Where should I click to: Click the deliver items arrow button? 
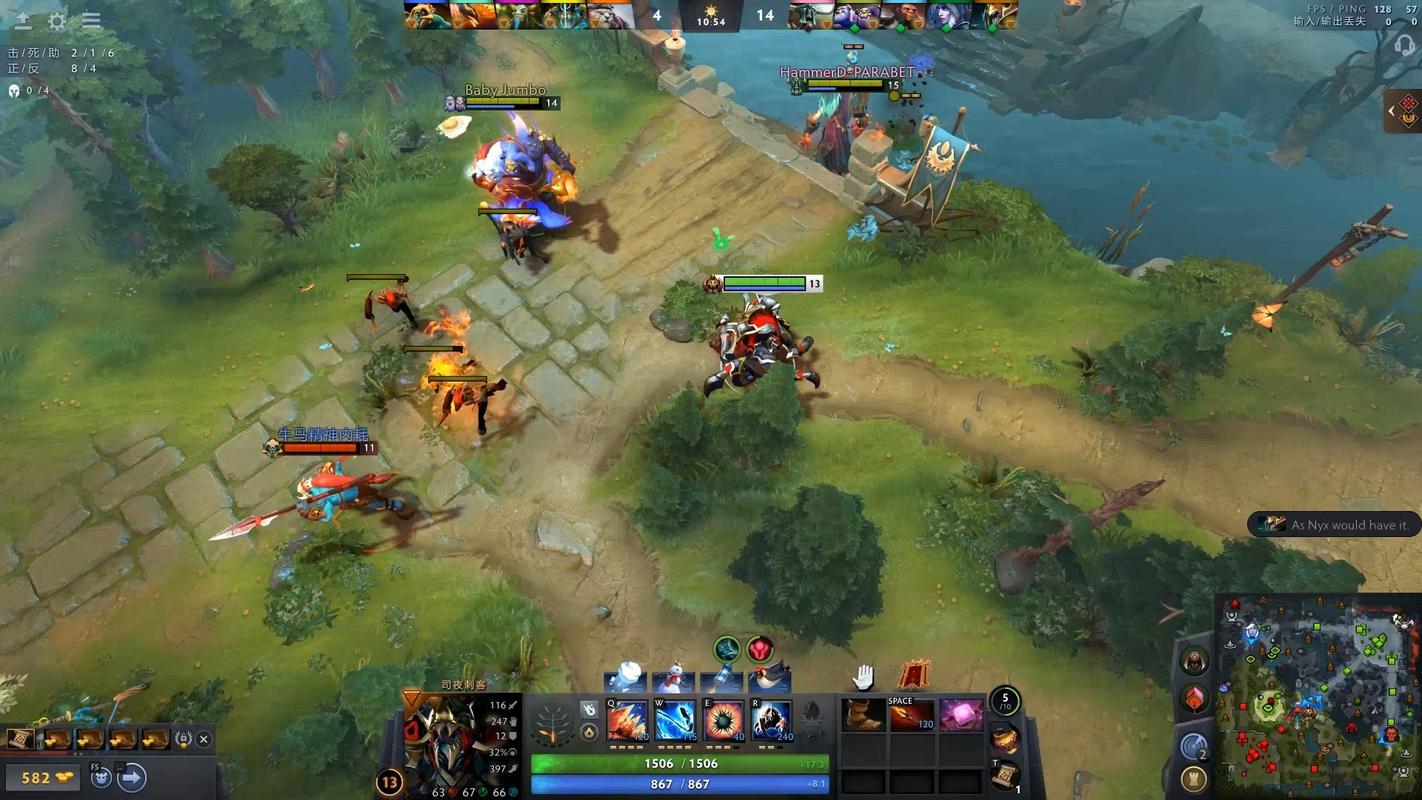(x=131, y=777)
